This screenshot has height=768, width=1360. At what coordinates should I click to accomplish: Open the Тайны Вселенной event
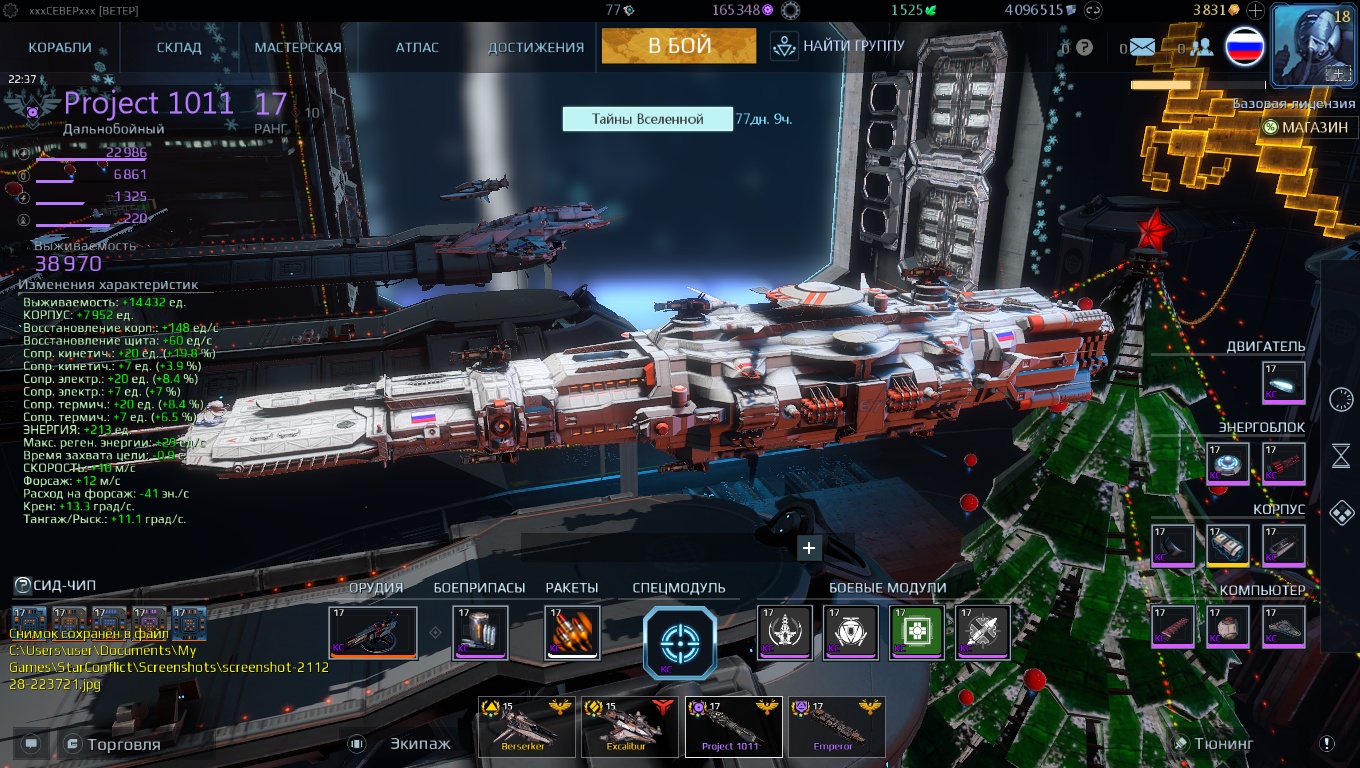click(647, 119)
